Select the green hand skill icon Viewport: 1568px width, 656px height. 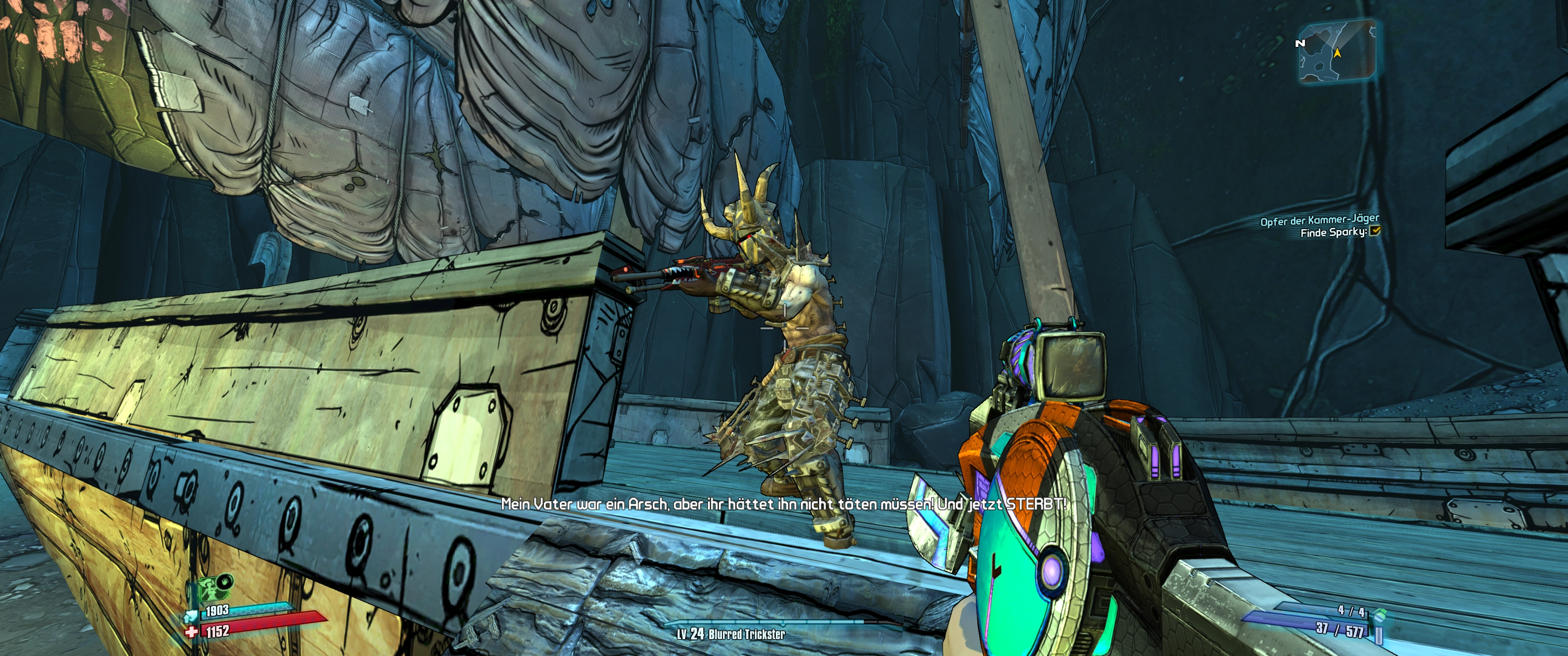pos(225,580)
